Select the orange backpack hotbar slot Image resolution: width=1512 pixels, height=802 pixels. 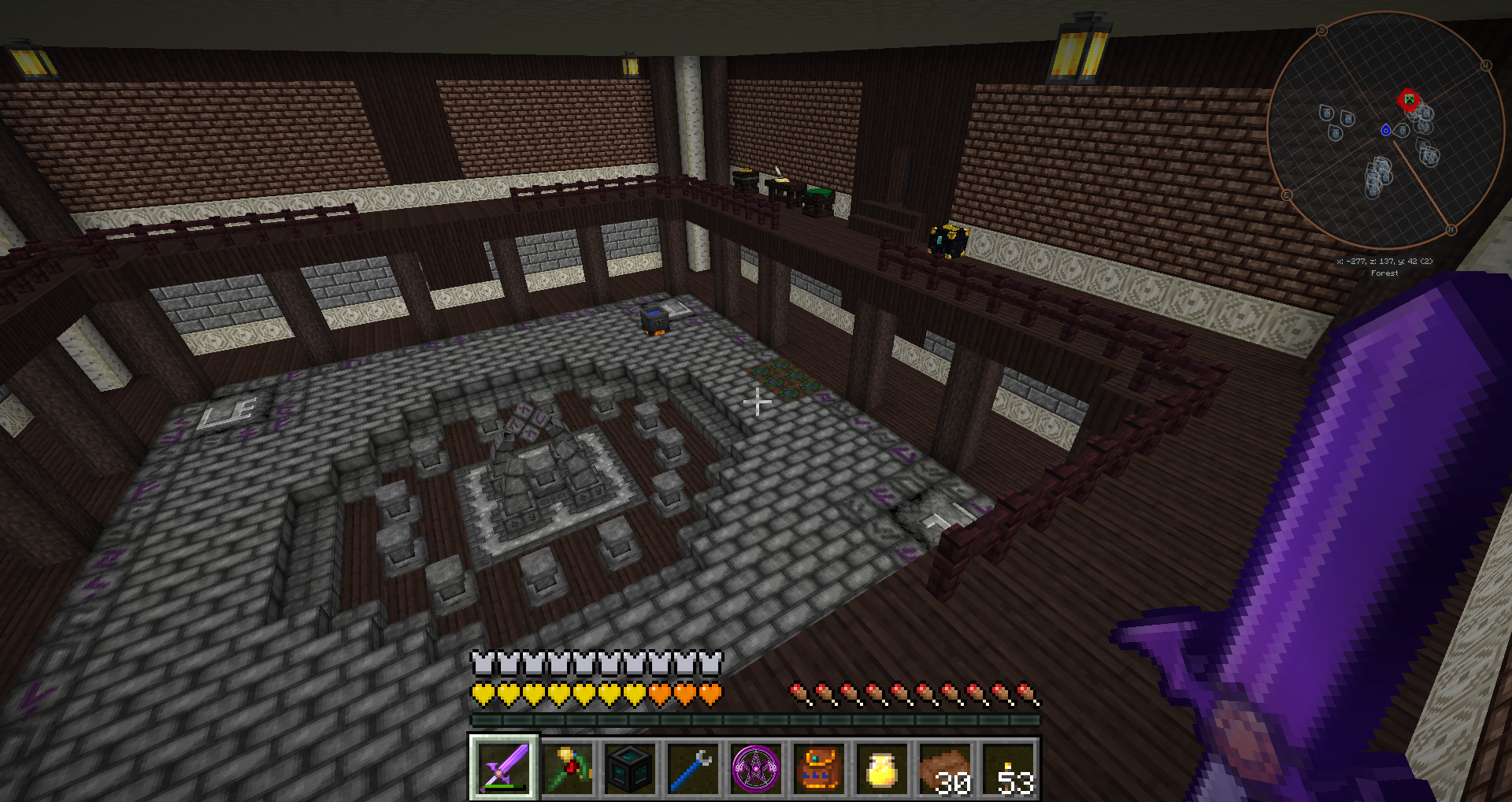pos(820,767)
